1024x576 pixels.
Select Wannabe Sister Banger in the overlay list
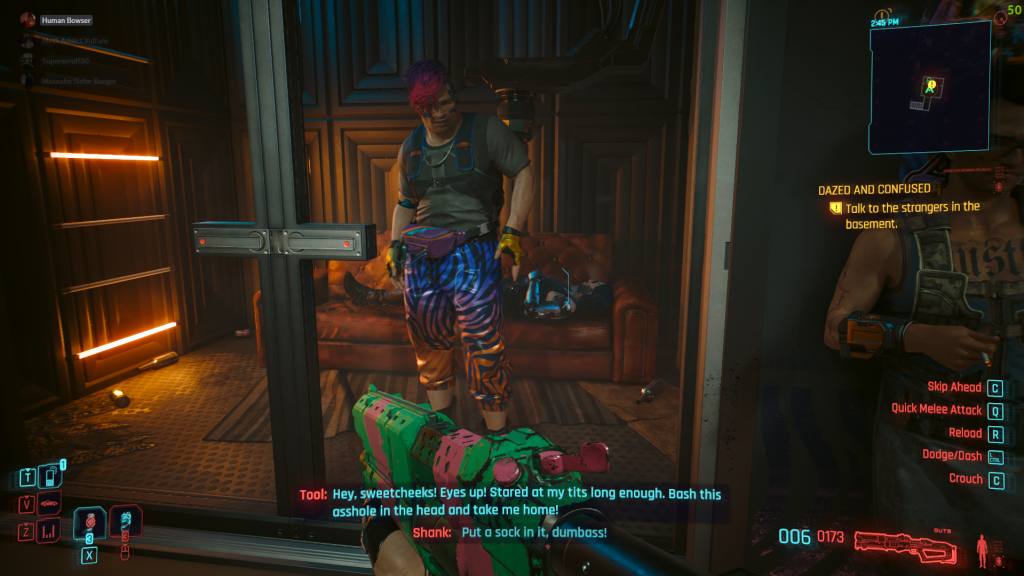[x=80, y=80]
